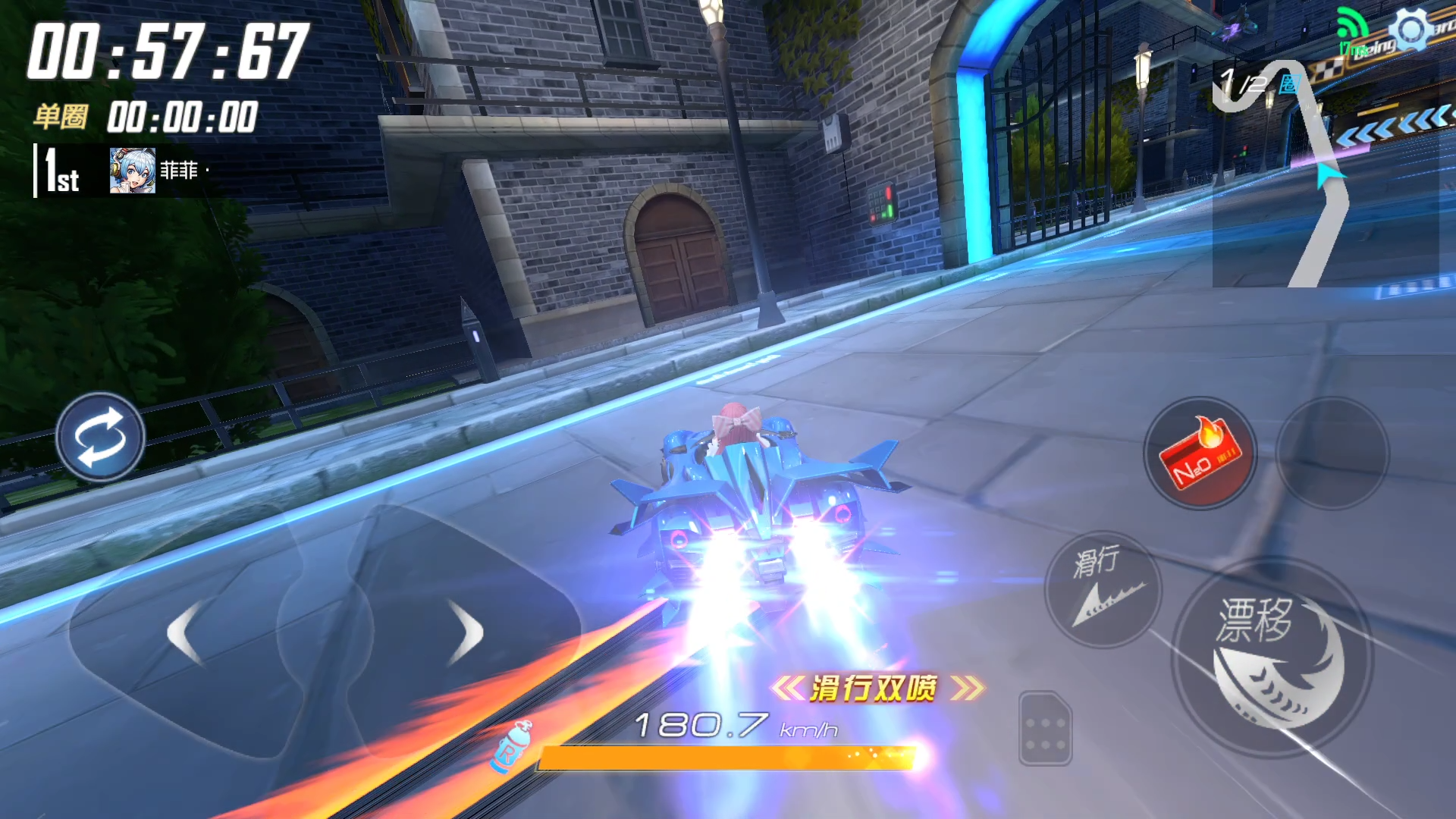
Task: Select the empty item slot beside N2O
Action: 1332,454
